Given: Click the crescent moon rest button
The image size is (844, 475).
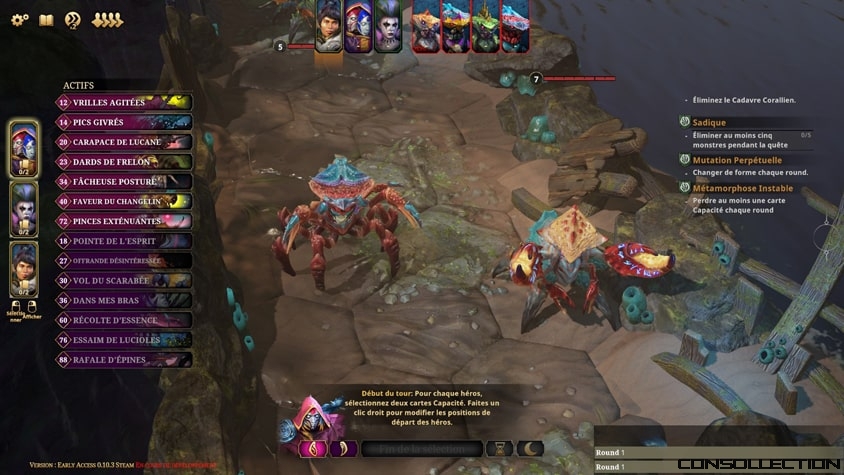Looking at the screenshot, I should coord(530,449).
